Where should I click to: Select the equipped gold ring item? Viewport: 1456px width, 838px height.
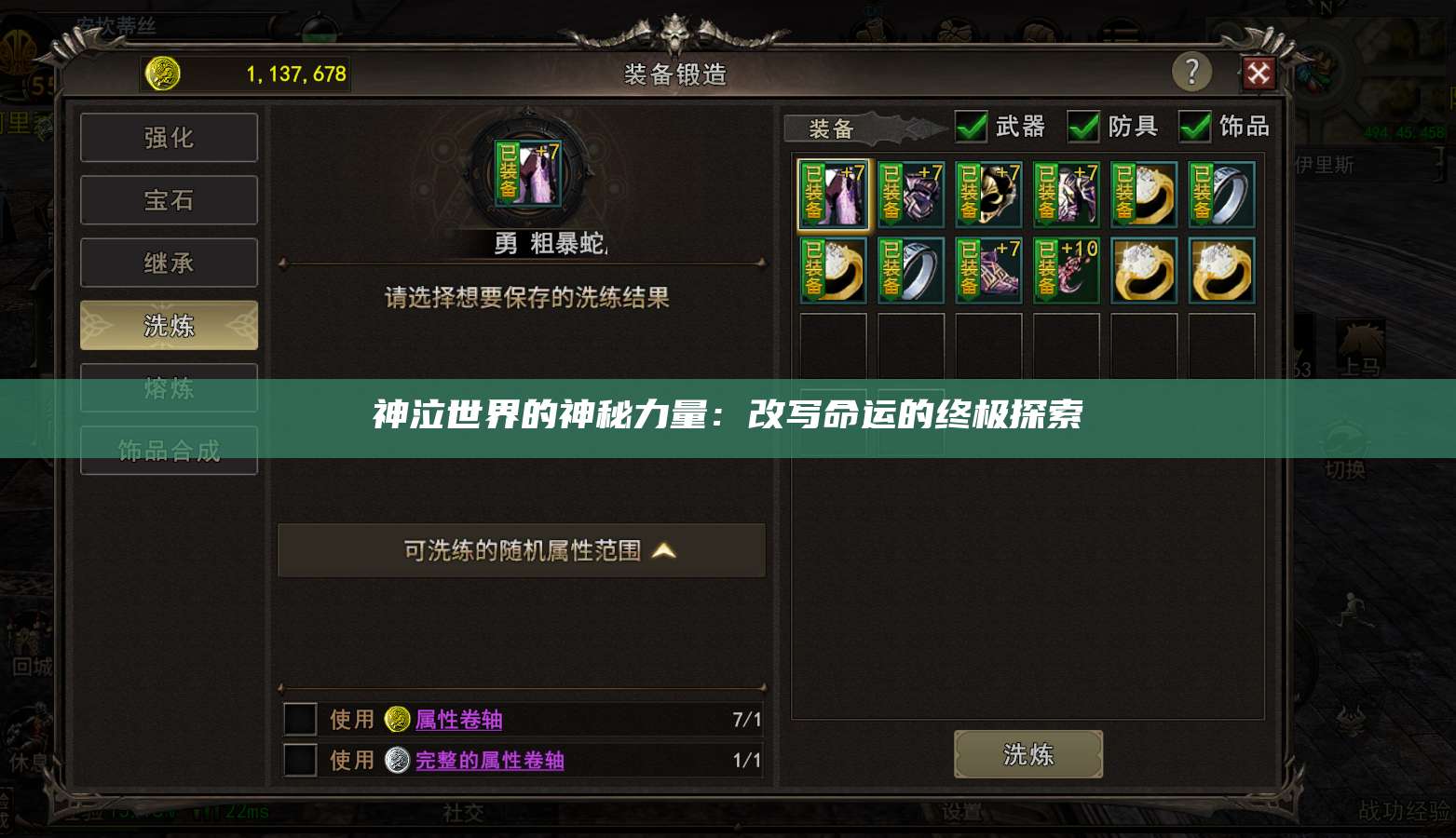point(1144,194)
